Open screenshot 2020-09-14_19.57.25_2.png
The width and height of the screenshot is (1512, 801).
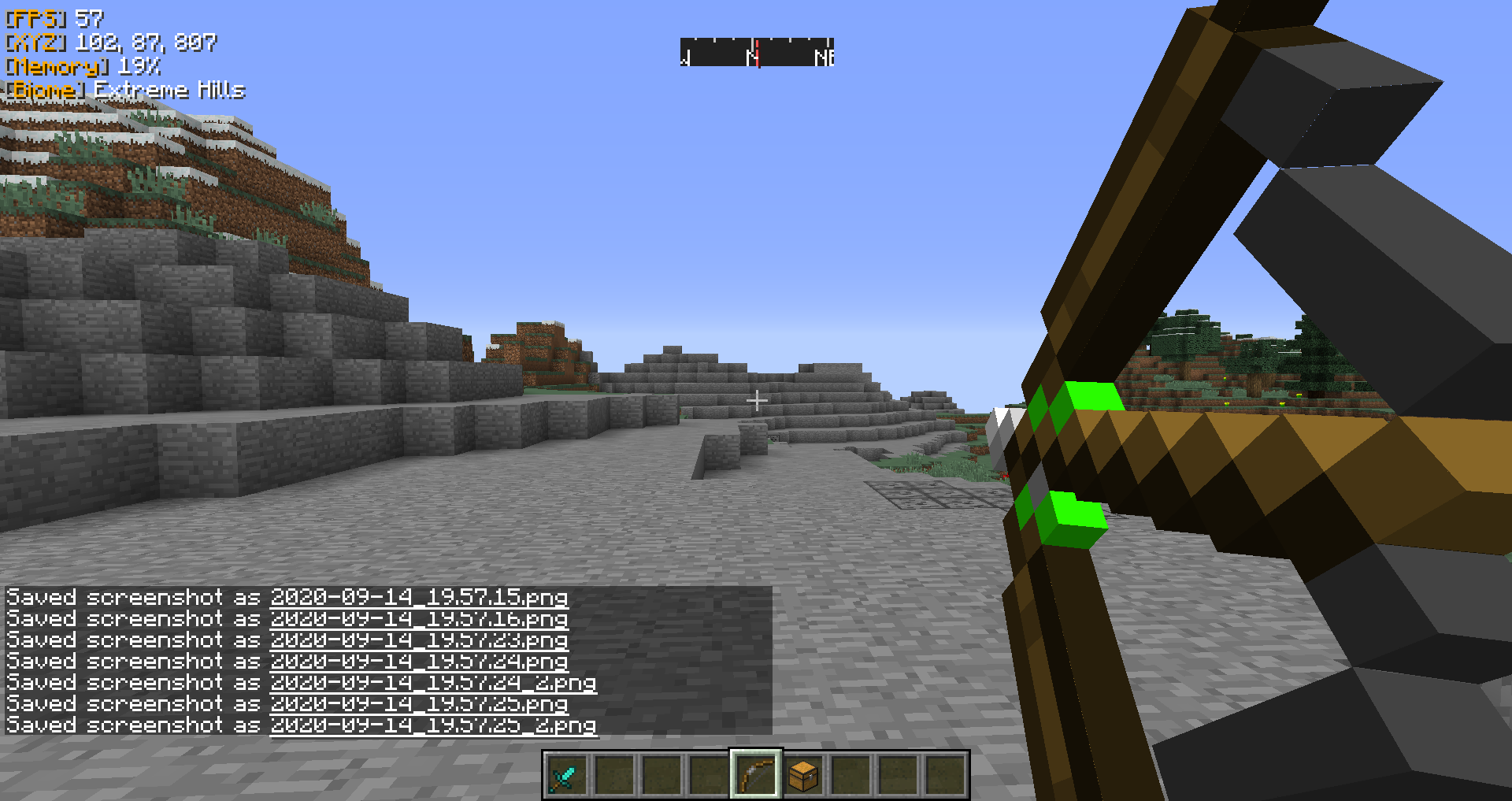[433, 725]
